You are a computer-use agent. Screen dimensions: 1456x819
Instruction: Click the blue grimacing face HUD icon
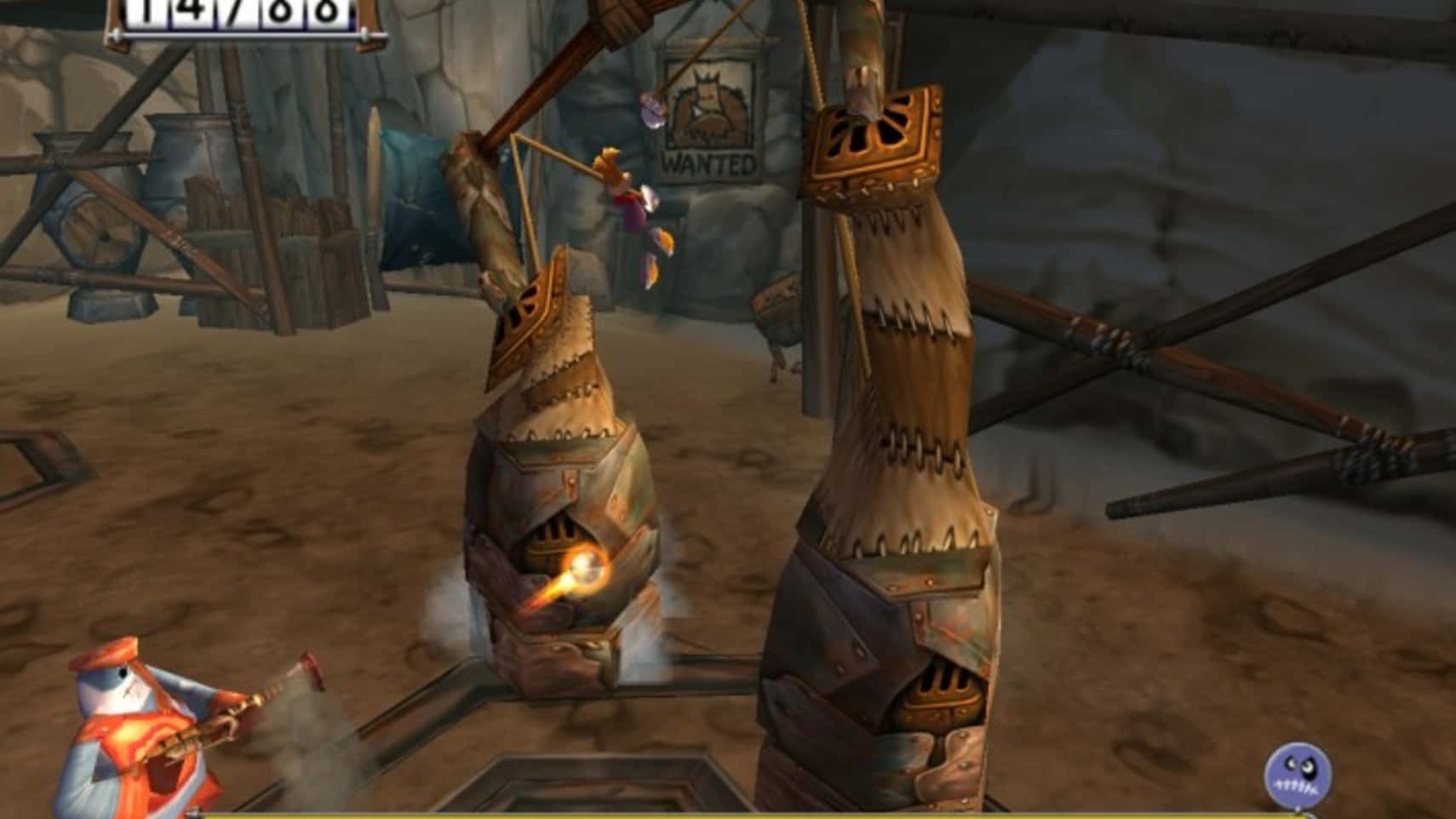coord(1298,776)
